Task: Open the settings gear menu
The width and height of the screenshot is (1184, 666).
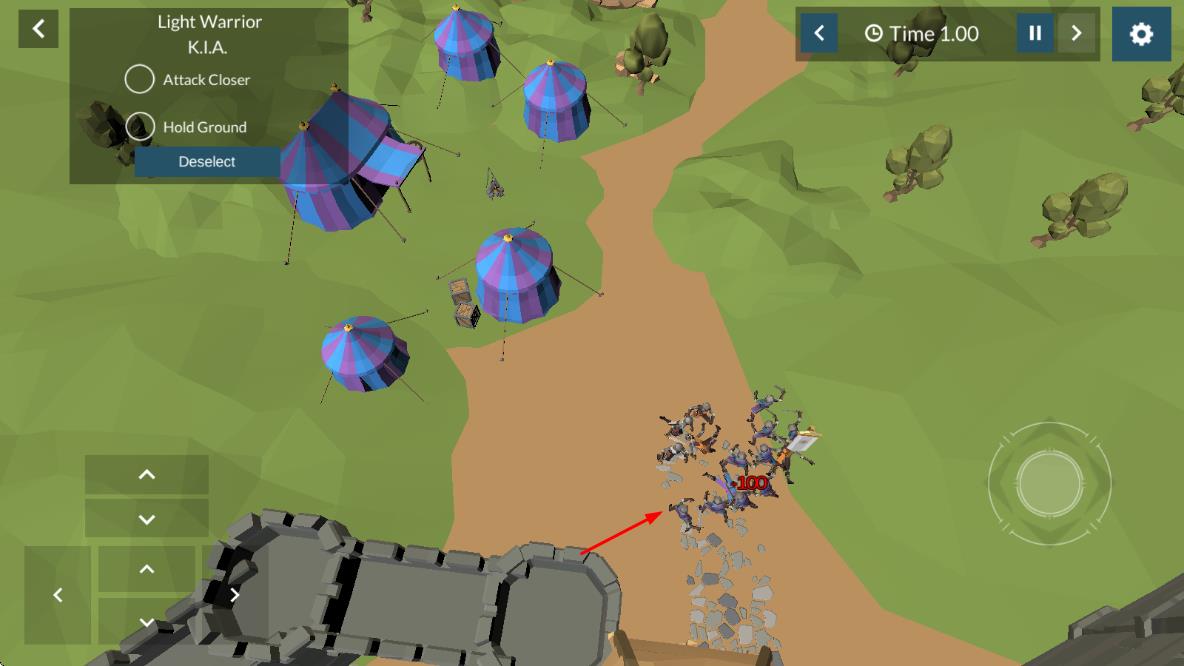Action: [1141, 34]
